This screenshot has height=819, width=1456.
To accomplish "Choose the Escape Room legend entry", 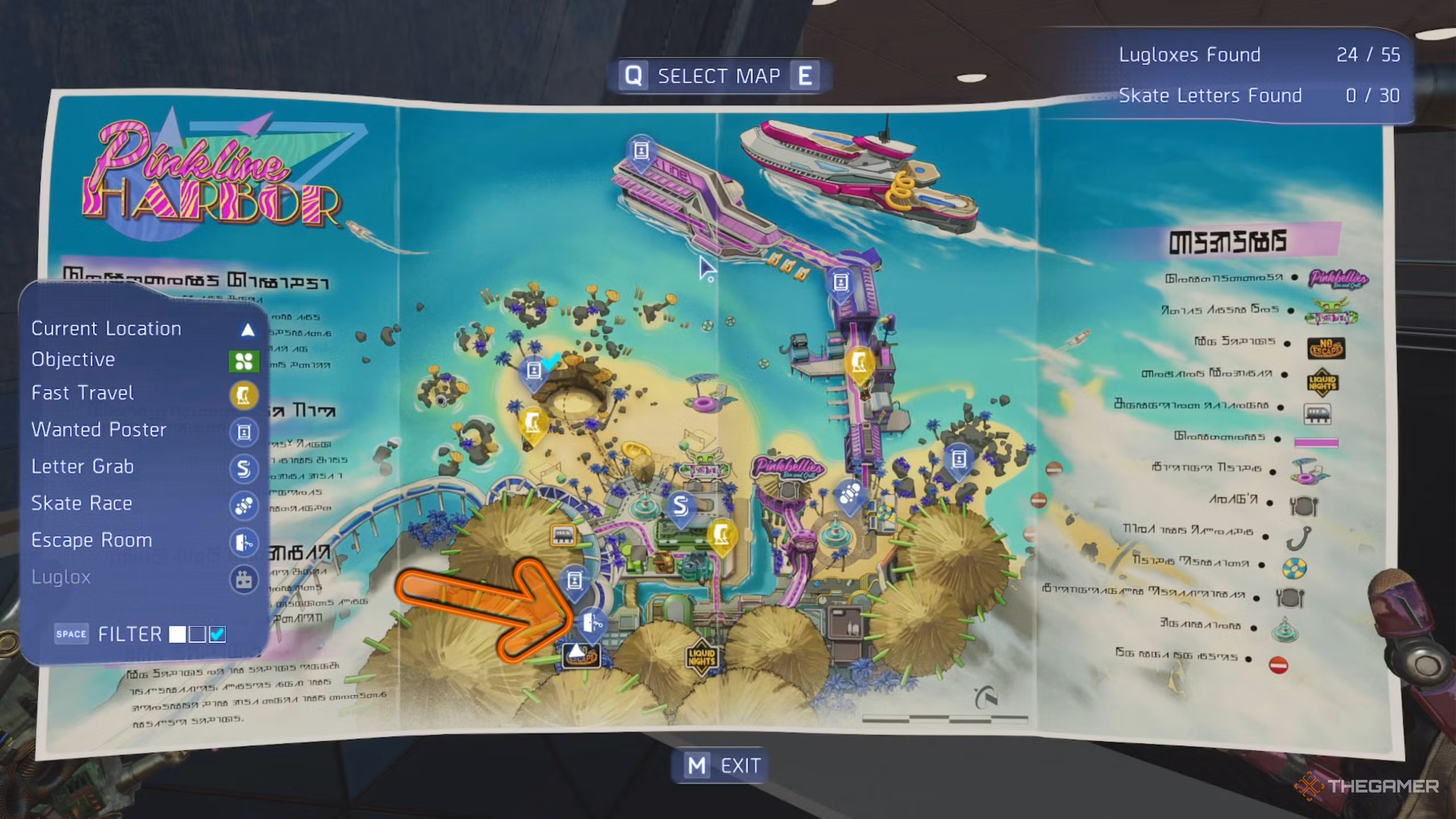I will coord(92,540).
